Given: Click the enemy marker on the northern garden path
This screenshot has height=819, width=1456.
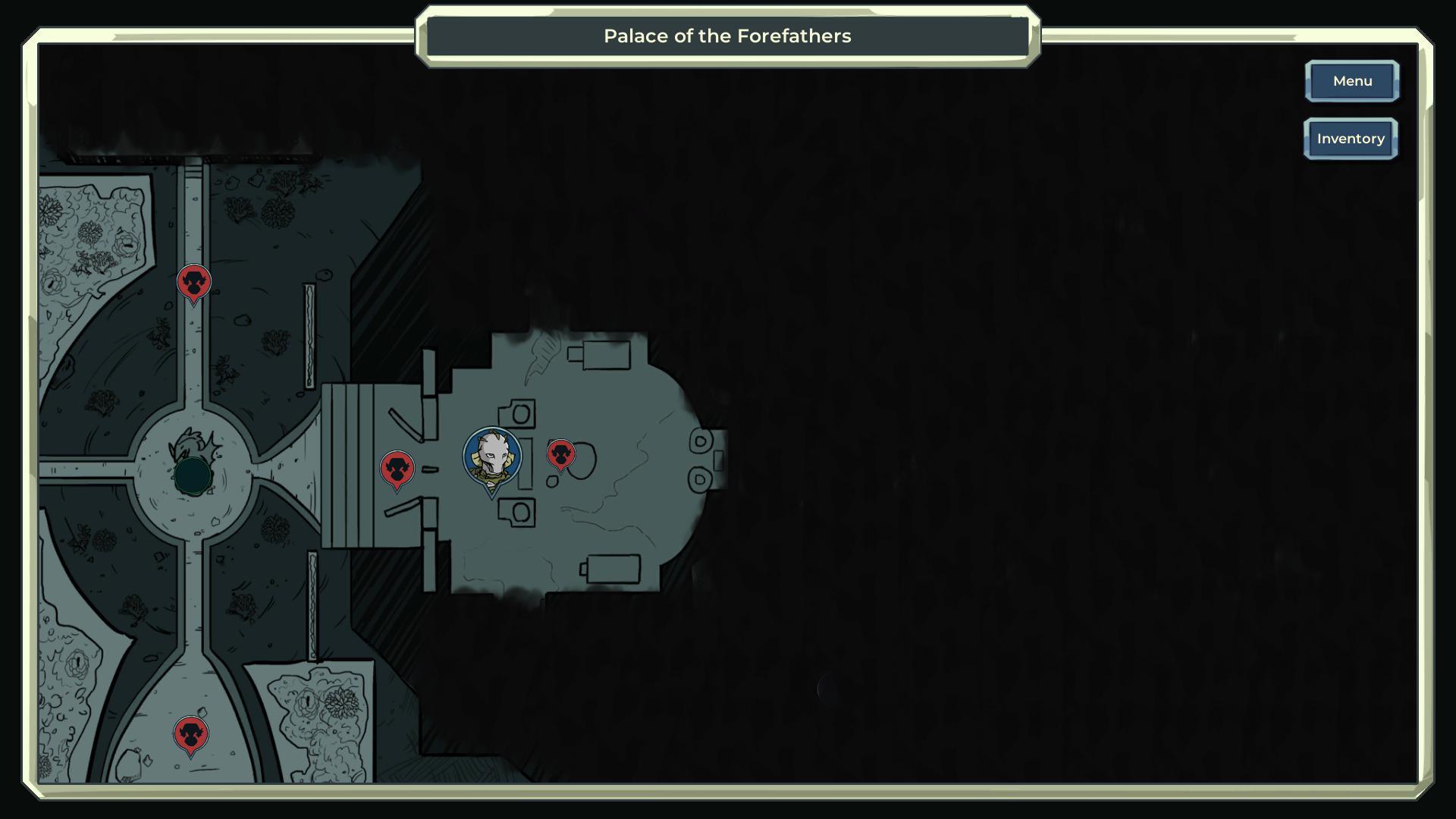Looking at the screenshot, I should coord(194,281).
